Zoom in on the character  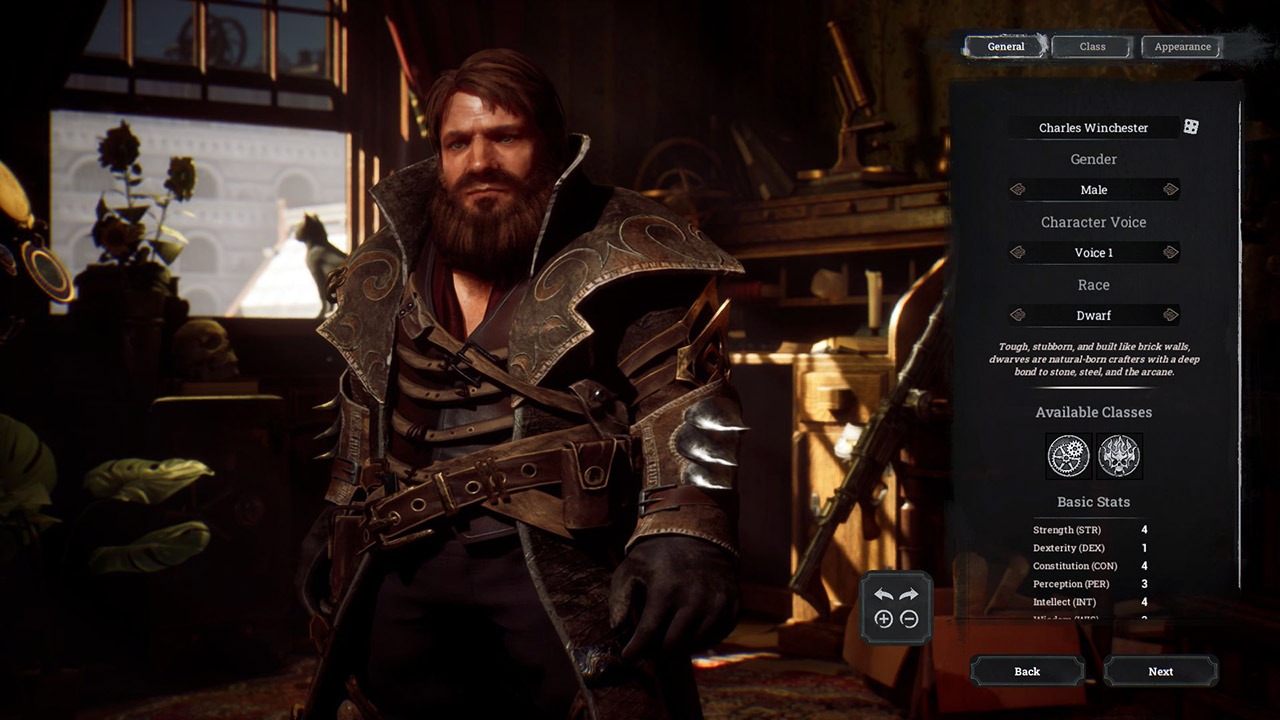point(884,619)
